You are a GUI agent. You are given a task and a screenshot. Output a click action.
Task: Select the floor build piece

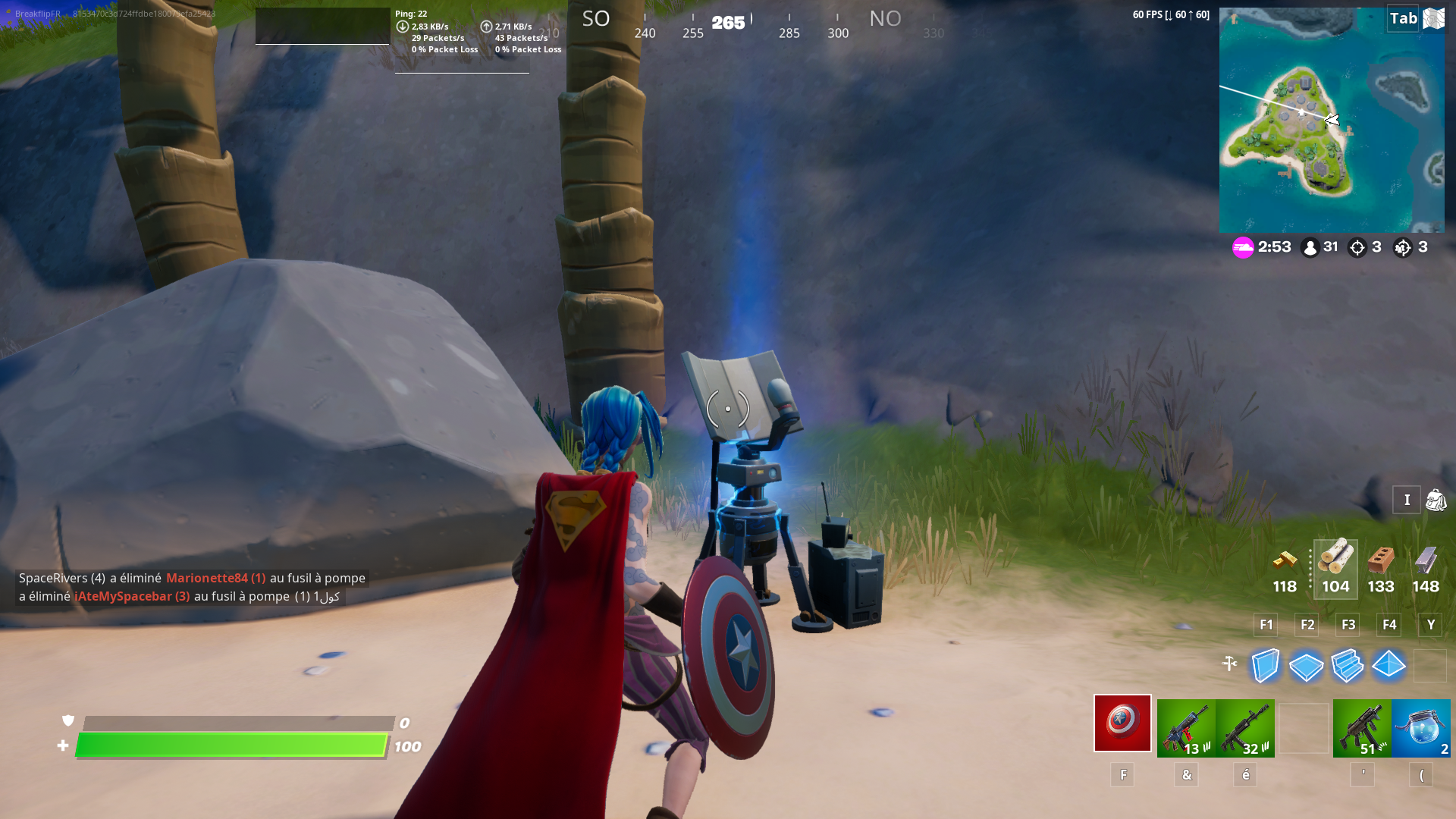(1306, 666)
